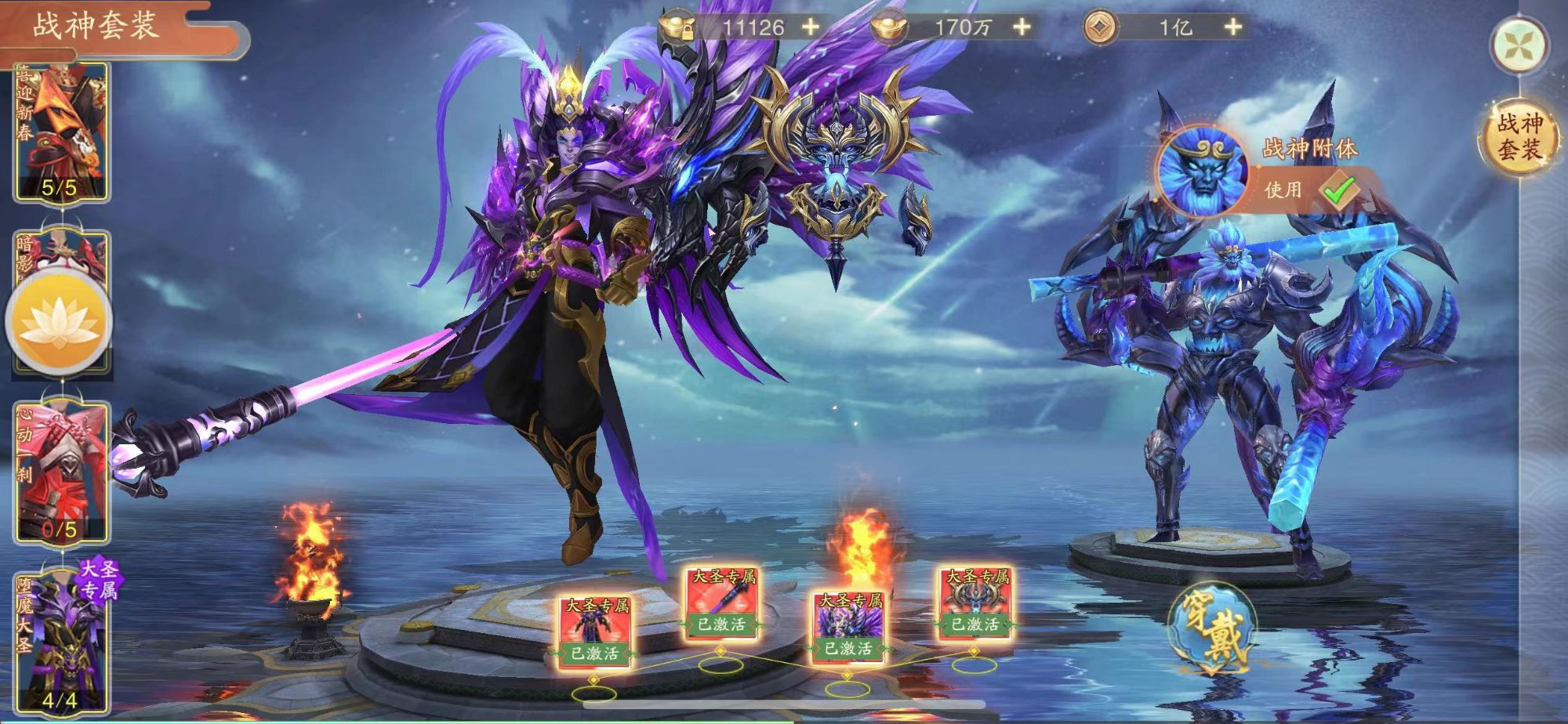1568x724 pixels.
Task: Click the blue monkey 战神附体 portrait
Action: coord(1201,172)
